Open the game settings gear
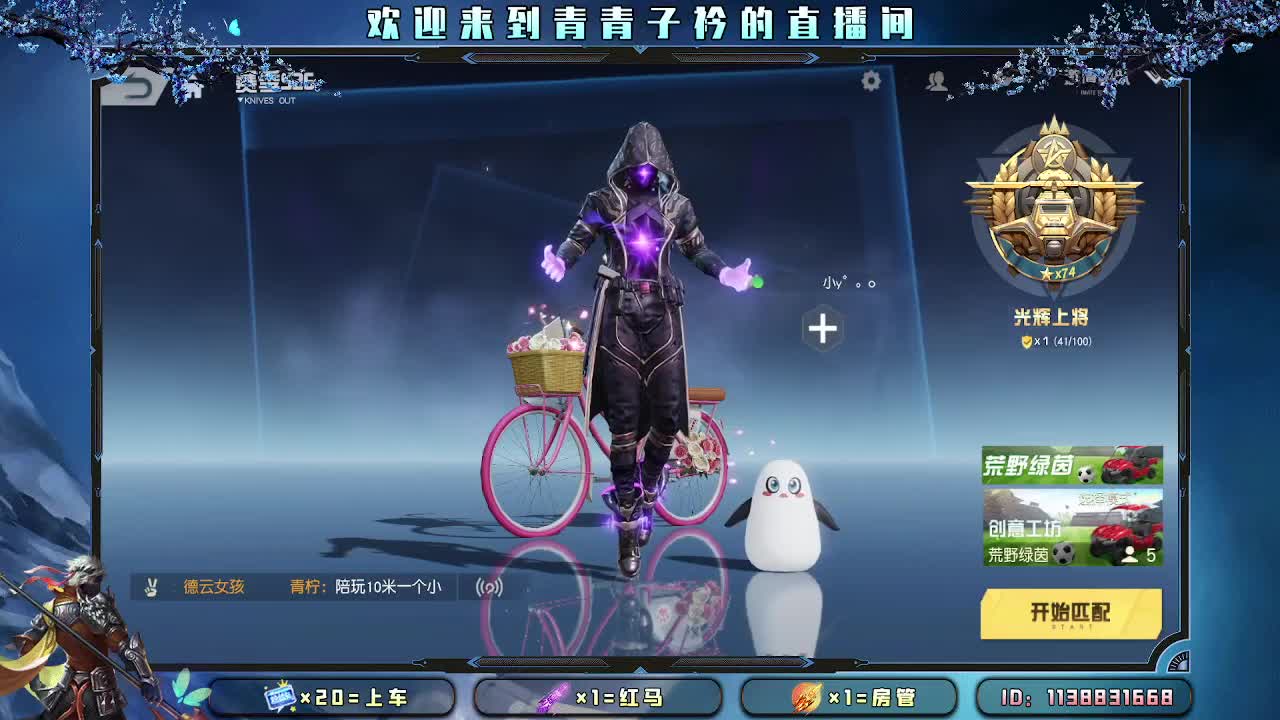This screenshot has width=1280, height=720. click(x=873, y=83)
